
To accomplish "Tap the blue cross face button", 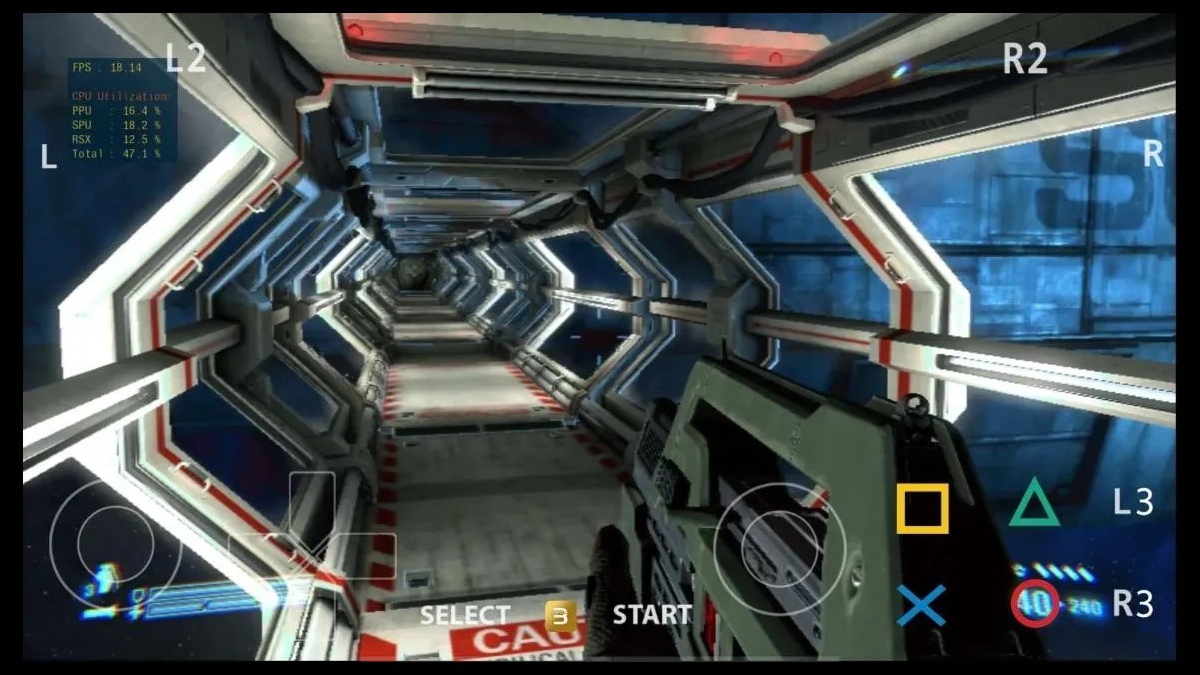I will tap(921, 605).
